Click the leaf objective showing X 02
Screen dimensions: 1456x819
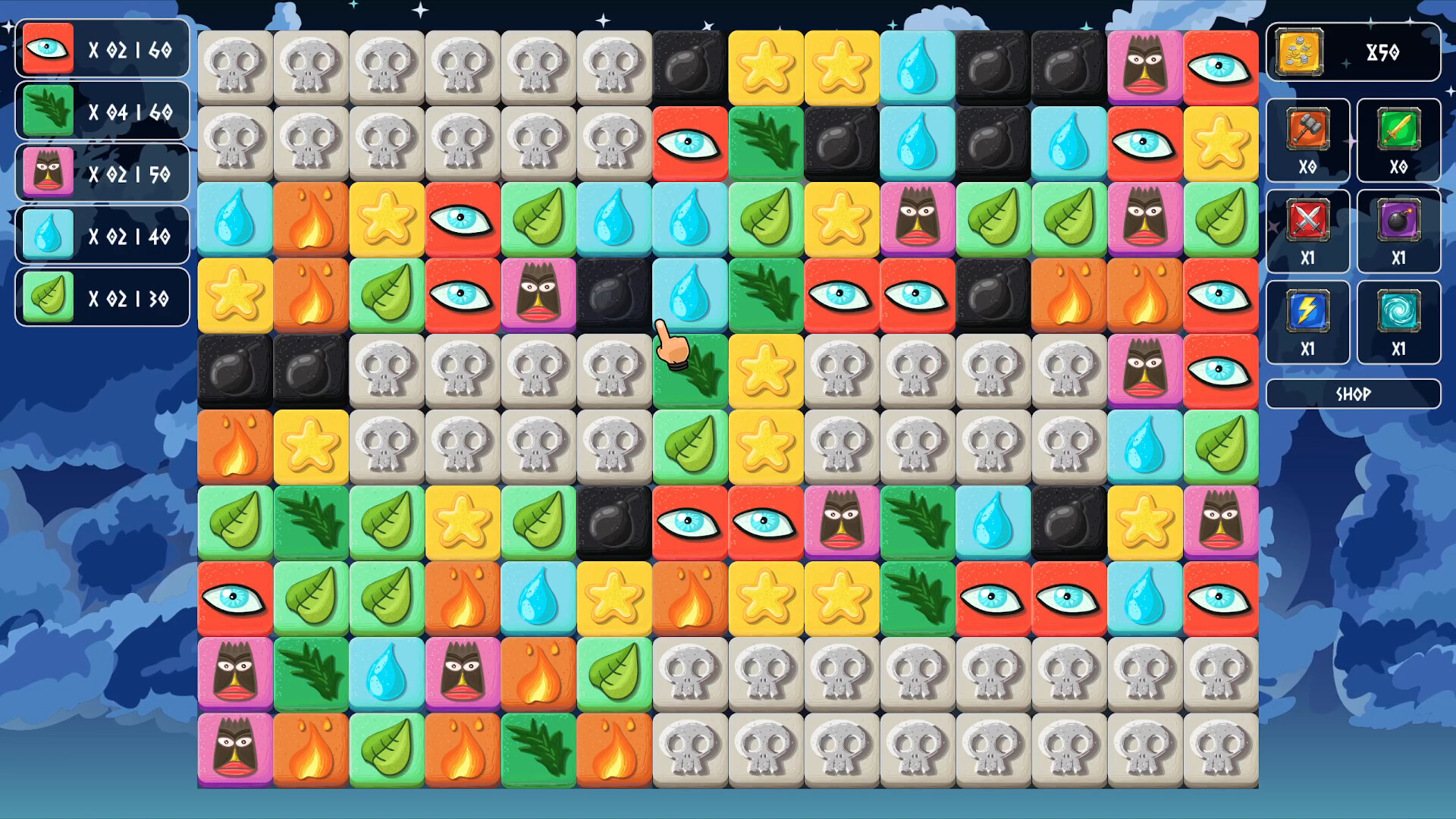click(x=47, y=297)
